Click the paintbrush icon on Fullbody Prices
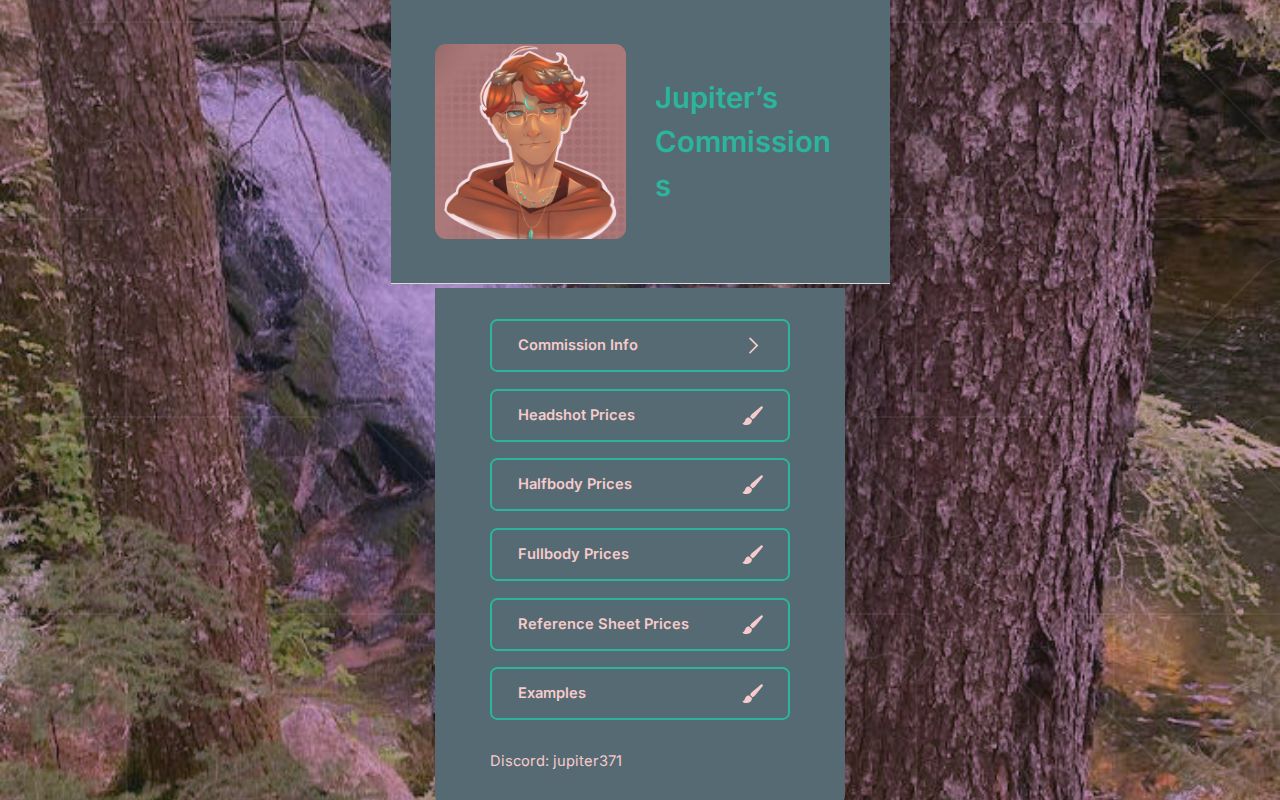1280x800 pixels. point(753,554)
